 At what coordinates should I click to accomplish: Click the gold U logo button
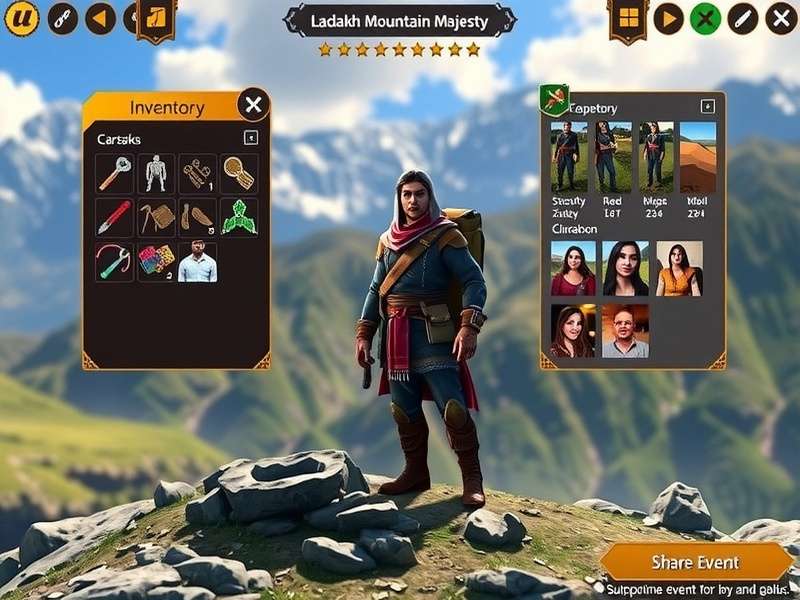click(x=21, y=18)
